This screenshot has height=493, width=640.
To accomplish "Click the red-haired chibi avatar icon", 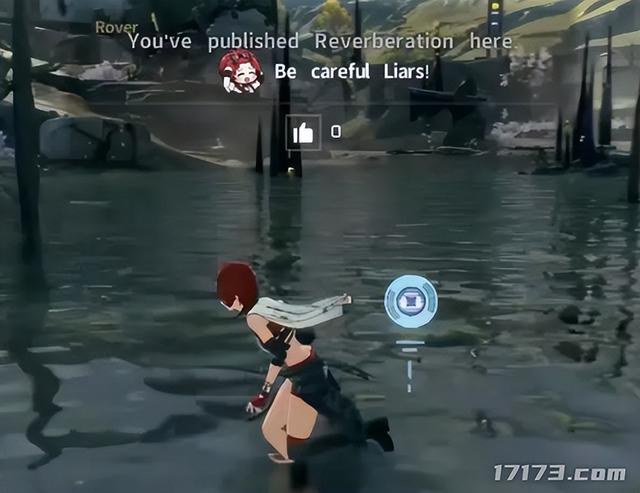I will [x=241, y=73].
